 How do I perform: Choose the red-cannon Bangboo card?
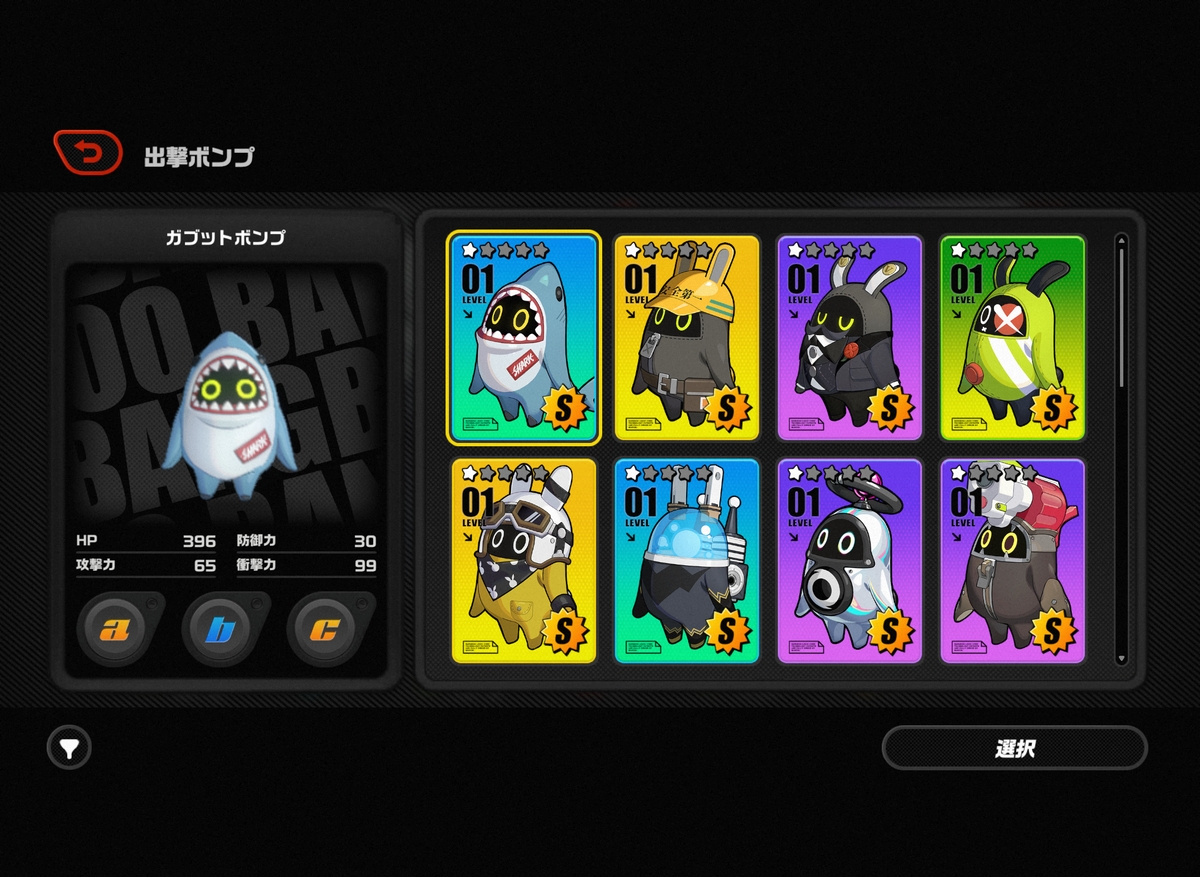click(x=1013, y=561)
